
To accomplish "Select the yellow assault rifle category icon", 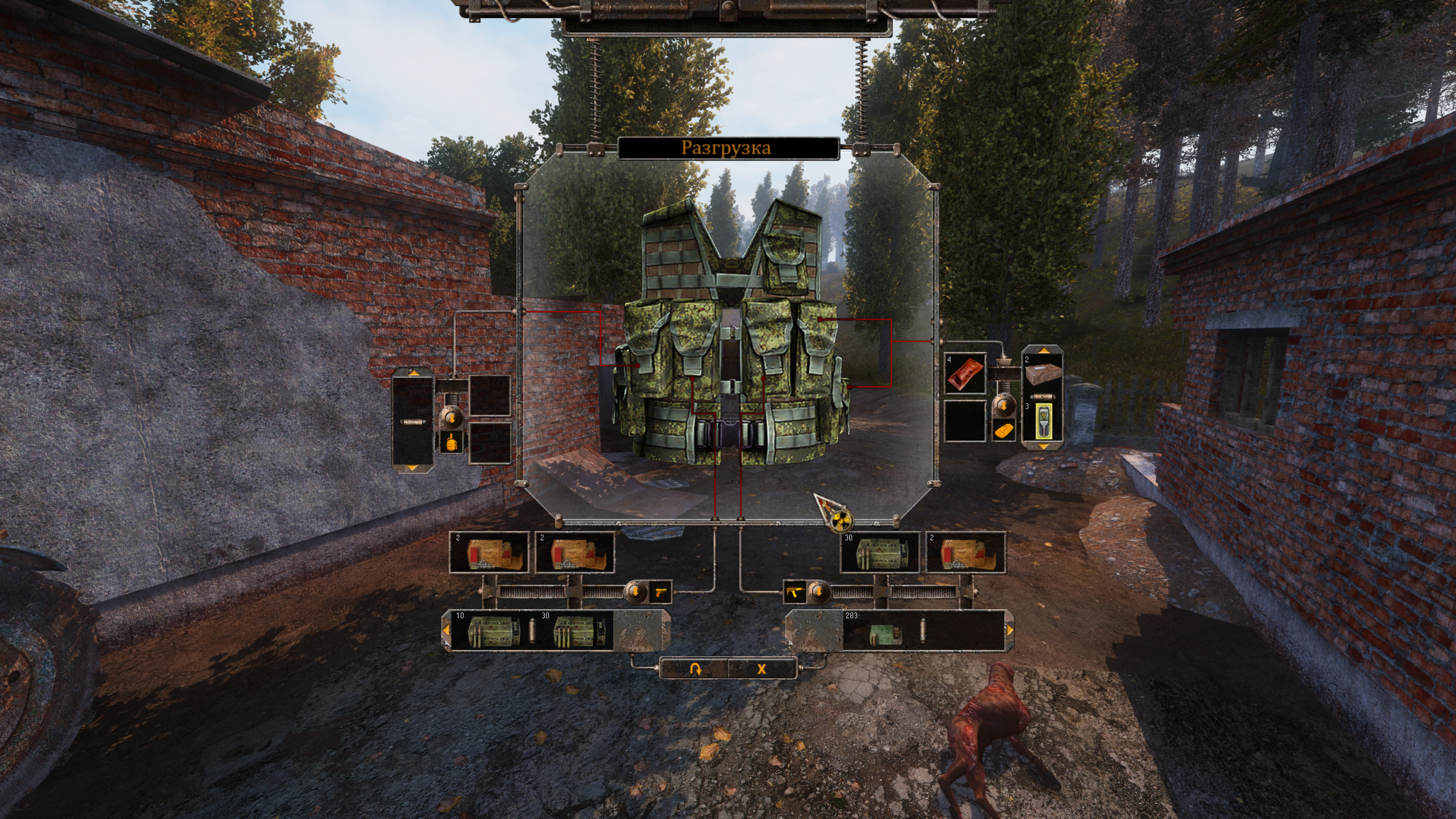I will 794,592.
